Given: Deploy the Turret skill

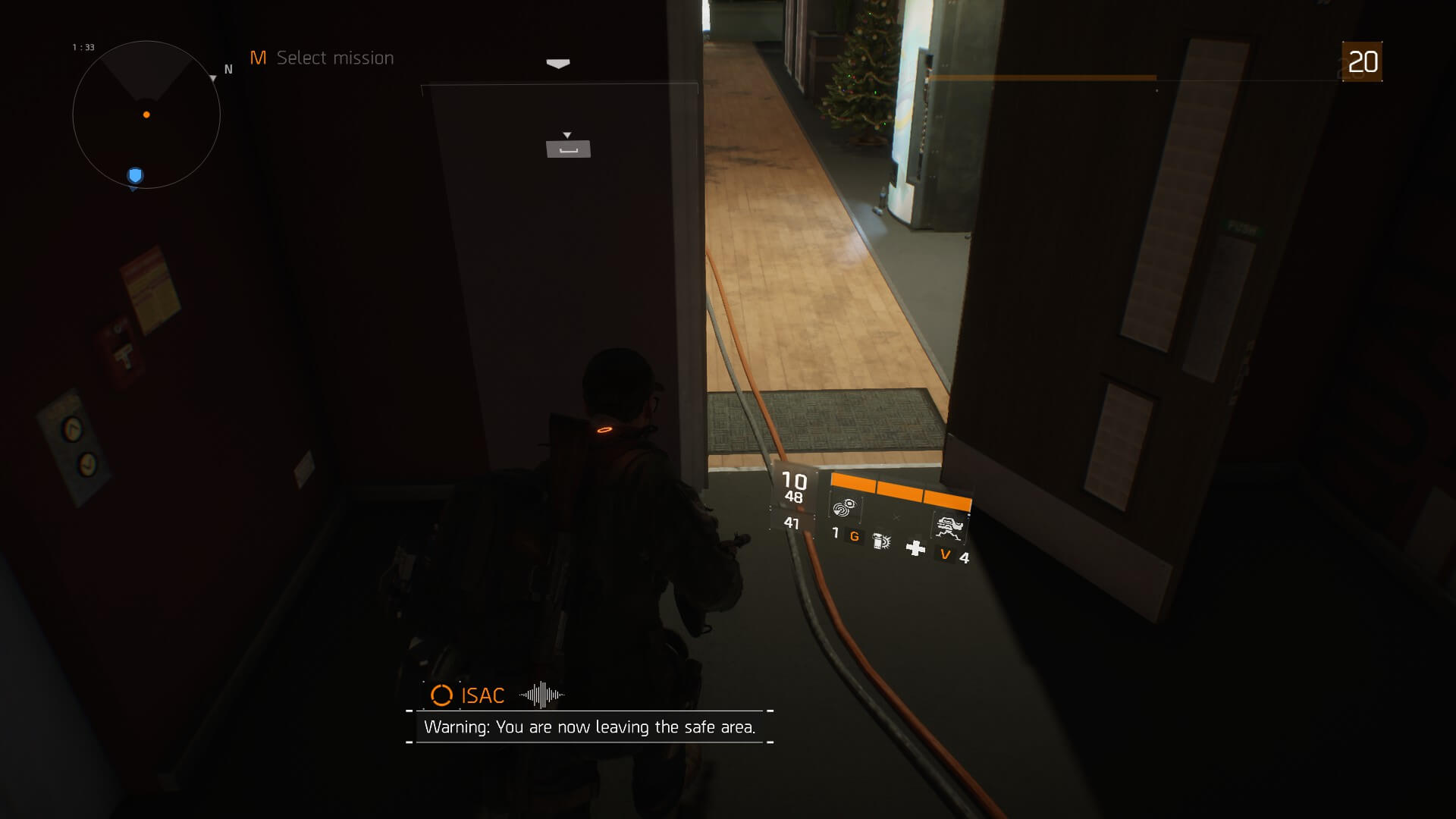Looking at the screenshot, I should (949, 526).
